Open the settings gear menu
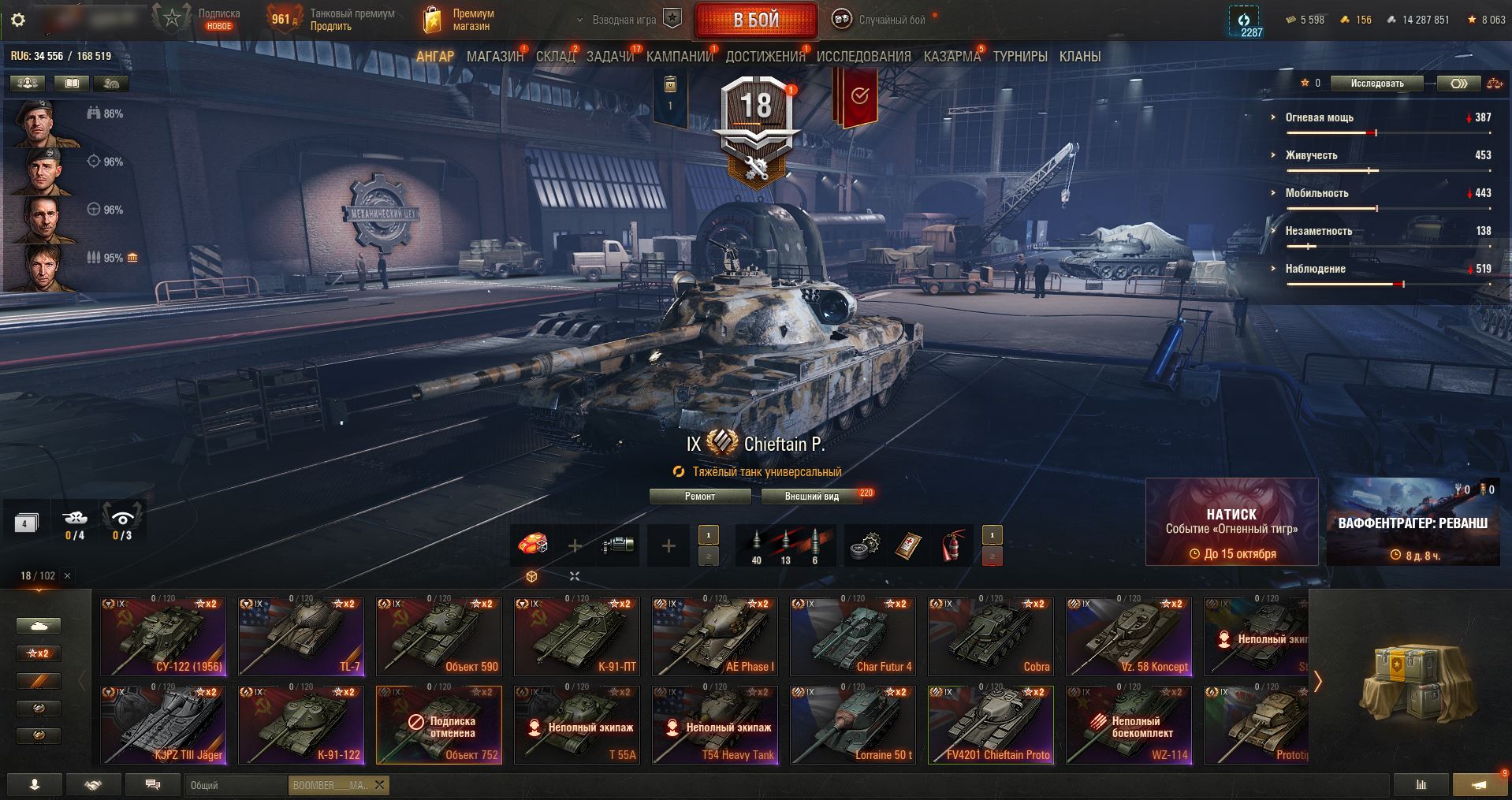This screenshot has width=1512, height=800. coord(18,20)
